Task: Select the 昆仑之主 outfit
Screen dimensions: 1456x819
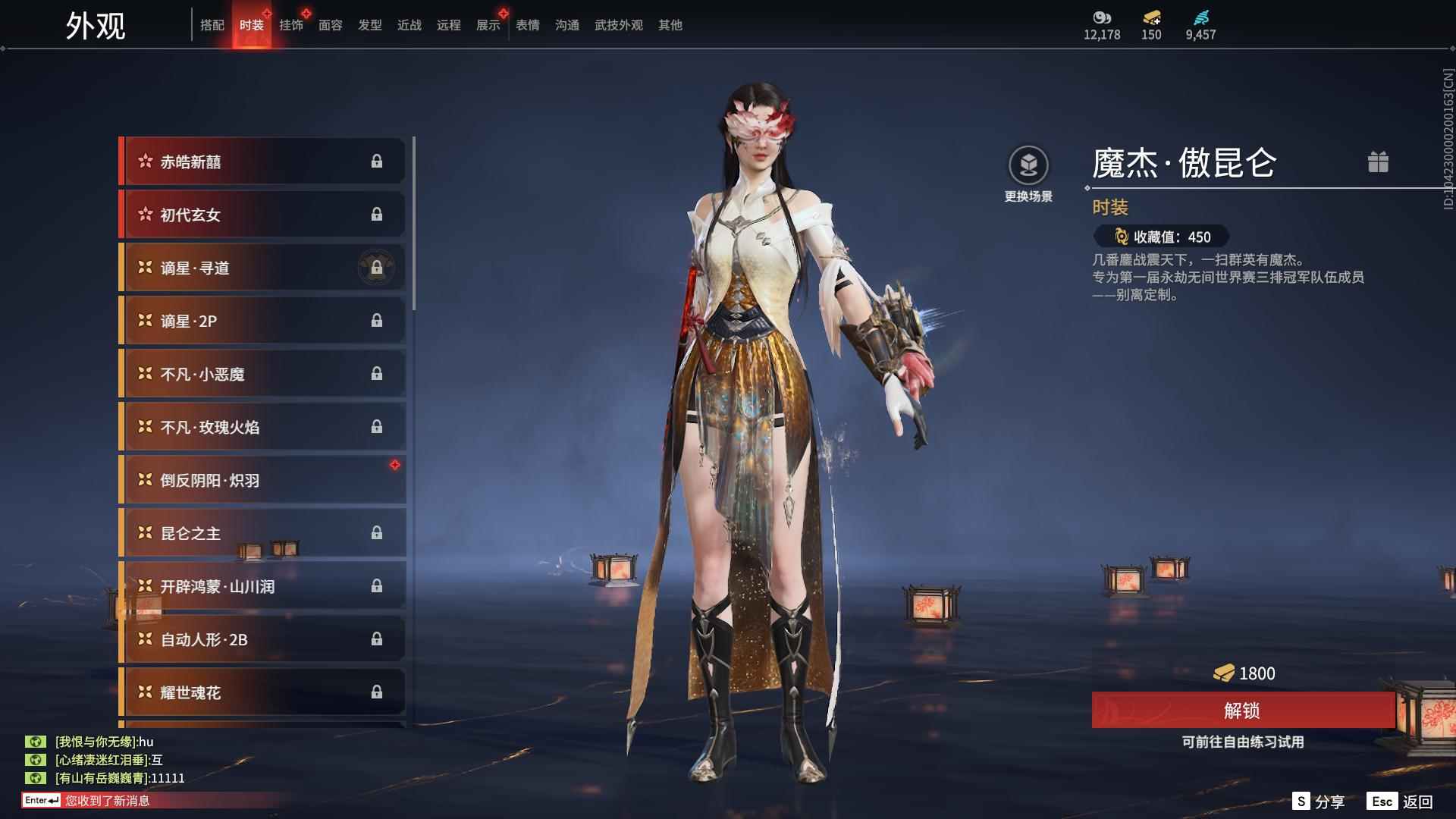Action: pyautogui.click(x=262, y=533)
